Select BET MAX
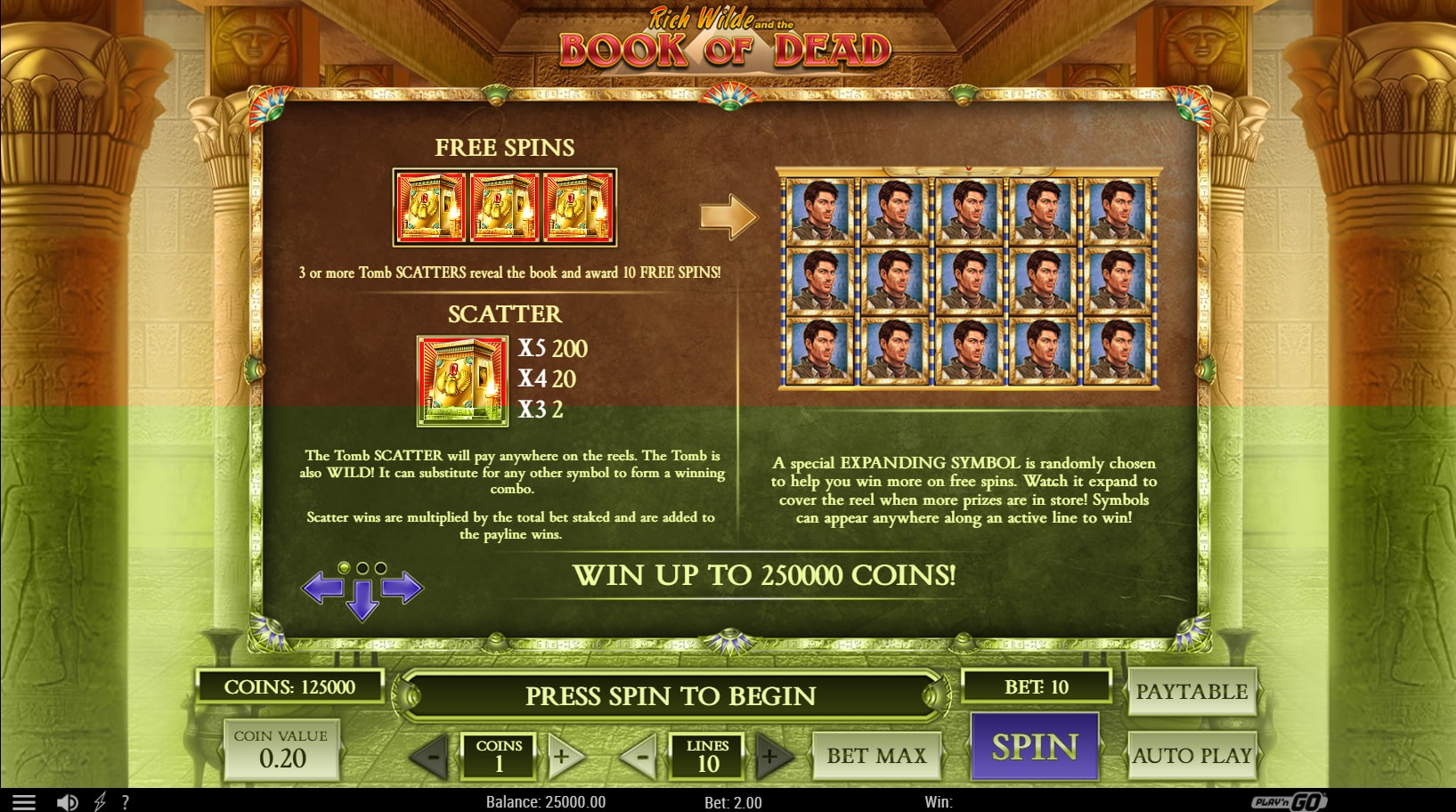The width and height of the screenshot is (1456, 812). click(876, 756)
